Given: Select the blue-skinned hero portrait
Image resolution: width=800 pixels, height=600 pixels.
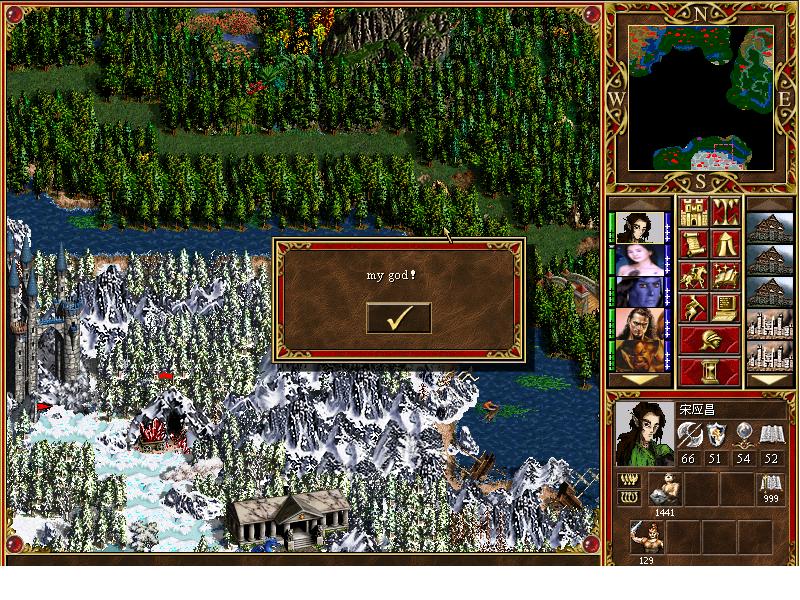Looking at the screenshot, I should [x=637, y=291].
